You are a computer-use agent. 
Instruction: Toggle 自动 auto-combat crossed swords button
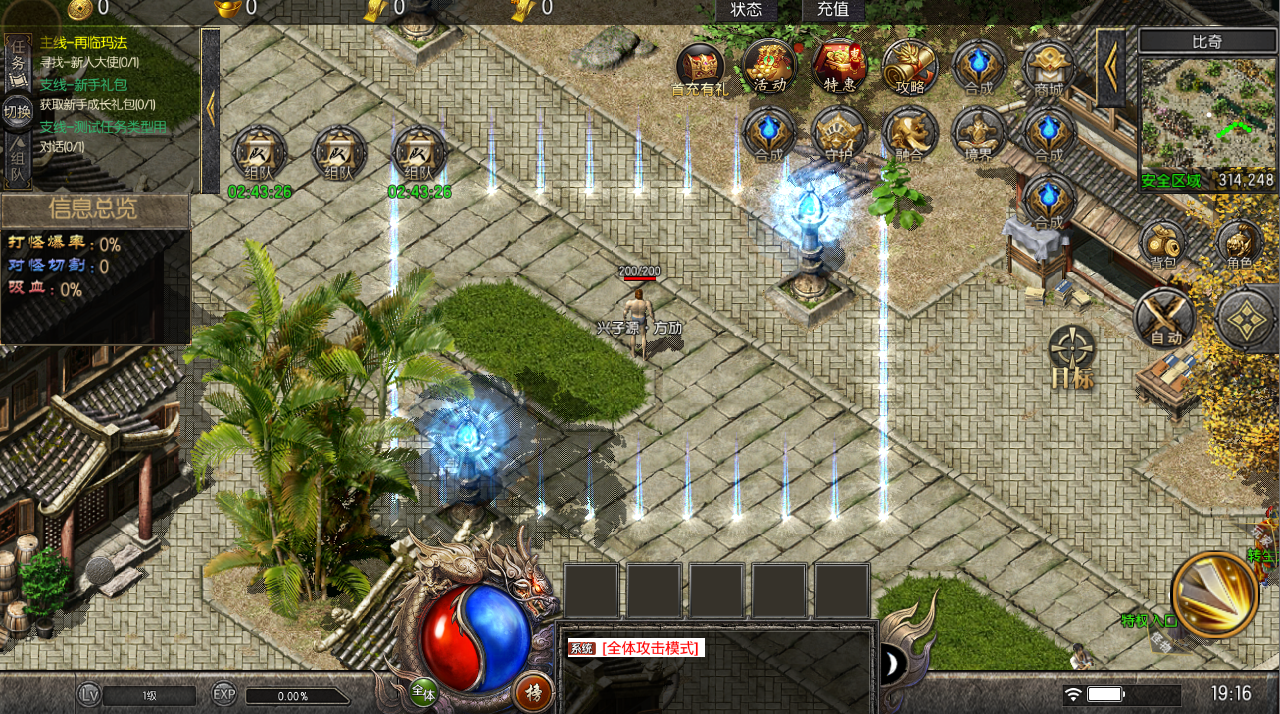(1166, 319)
